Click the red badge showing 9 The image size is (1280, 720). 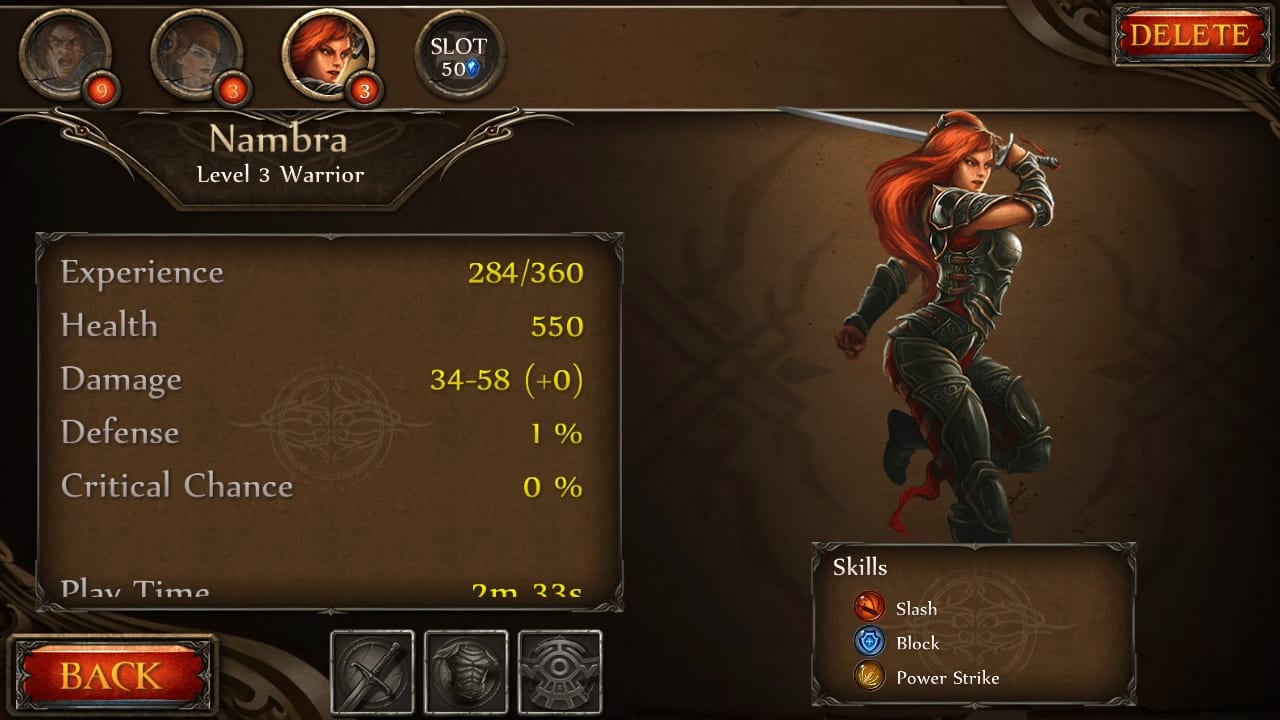click(x=105, y=90)
